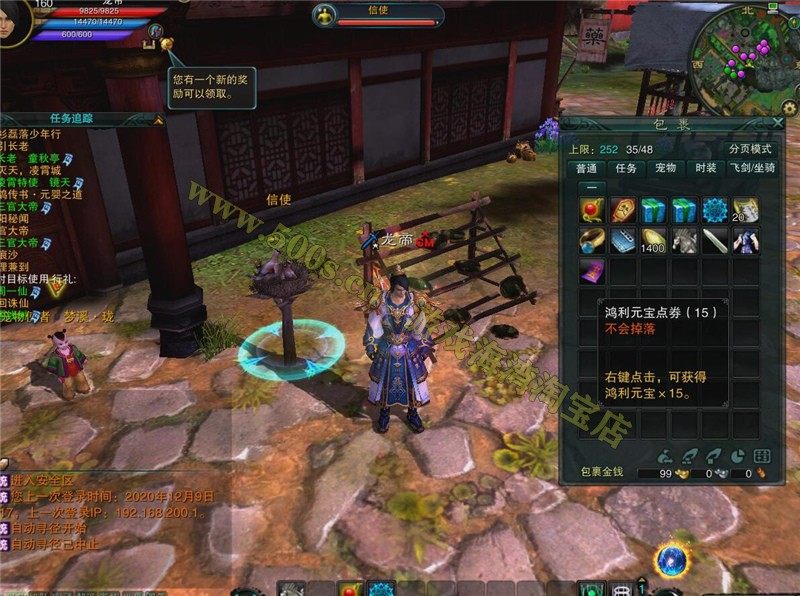This screenshot has width=800, height=596.
Task: Click the gold ring with blue gem
Action: point(591,241)
